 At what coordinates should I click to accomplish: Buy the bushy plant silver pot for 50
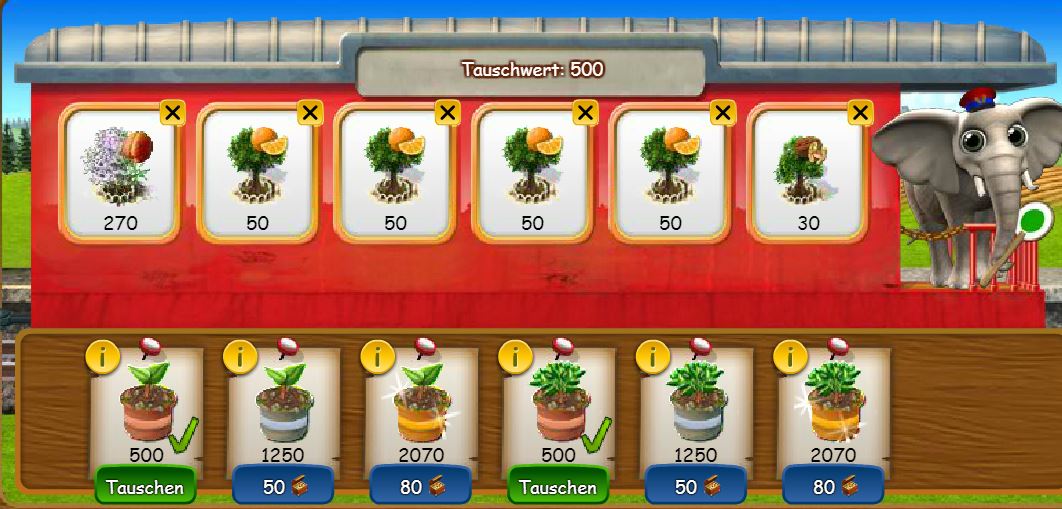695,487
